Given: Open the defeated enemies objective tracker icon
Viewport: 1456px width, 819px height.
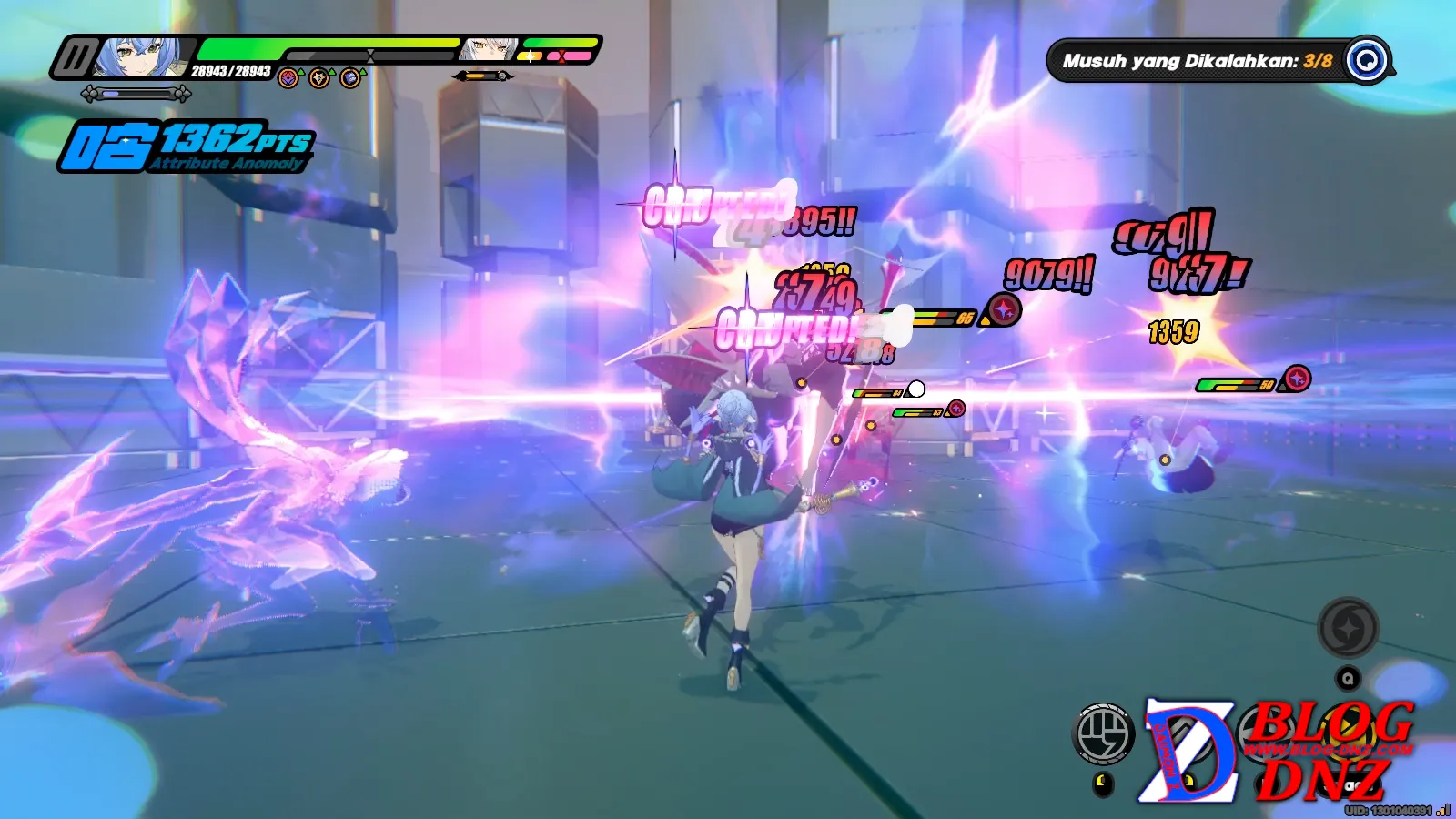Looking at the screenshot, I should point(1367,61).
